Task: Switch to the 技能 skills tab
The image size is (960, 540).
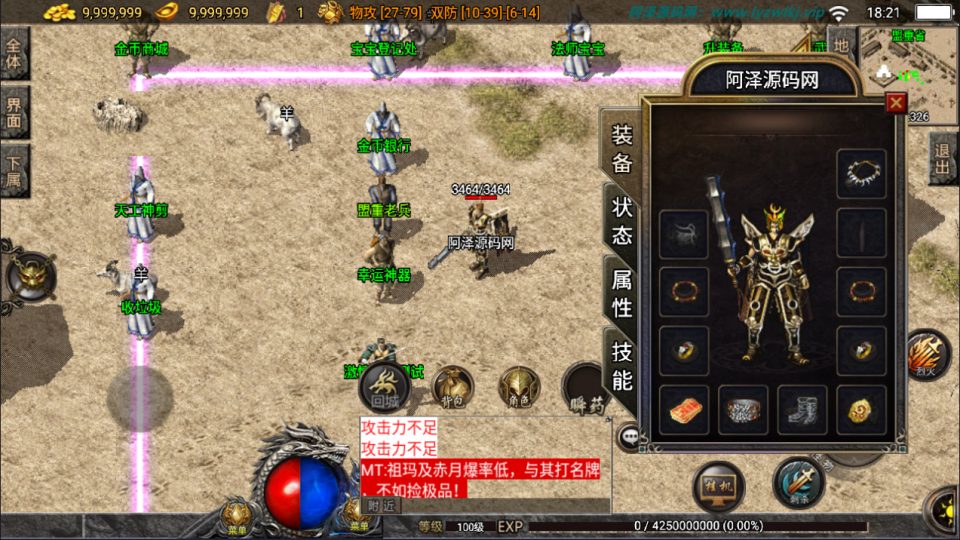Action: pyautogui.click(x=622, y=365)
